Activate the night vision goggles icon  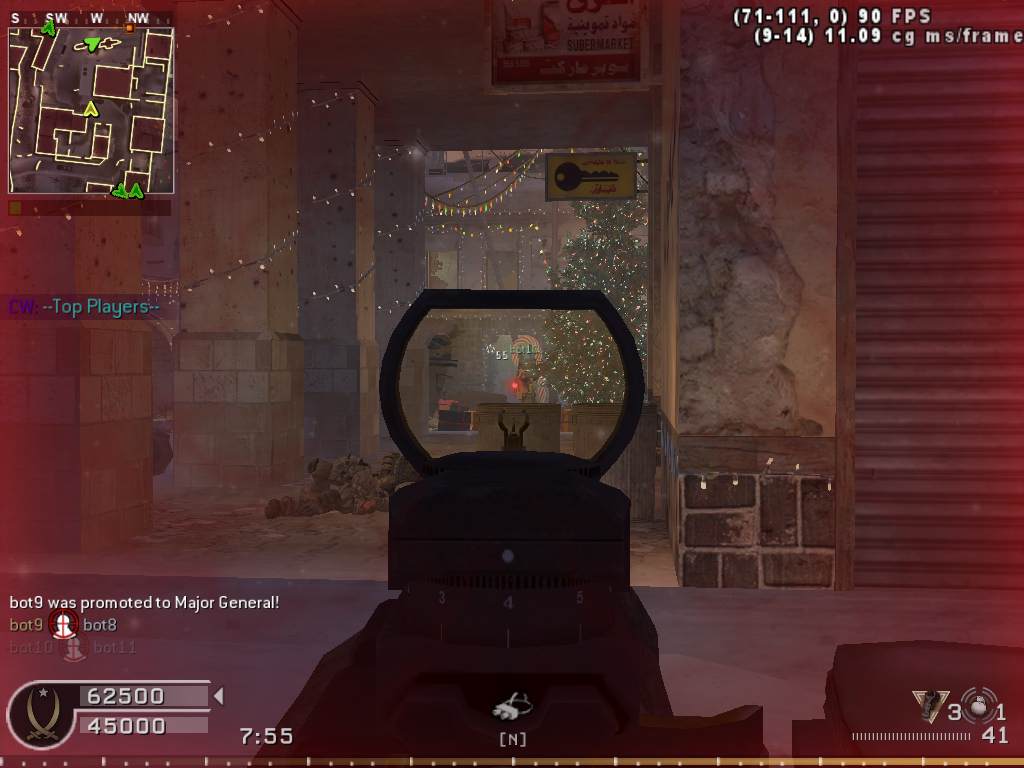pyautogui.click(x=512, y=708)
